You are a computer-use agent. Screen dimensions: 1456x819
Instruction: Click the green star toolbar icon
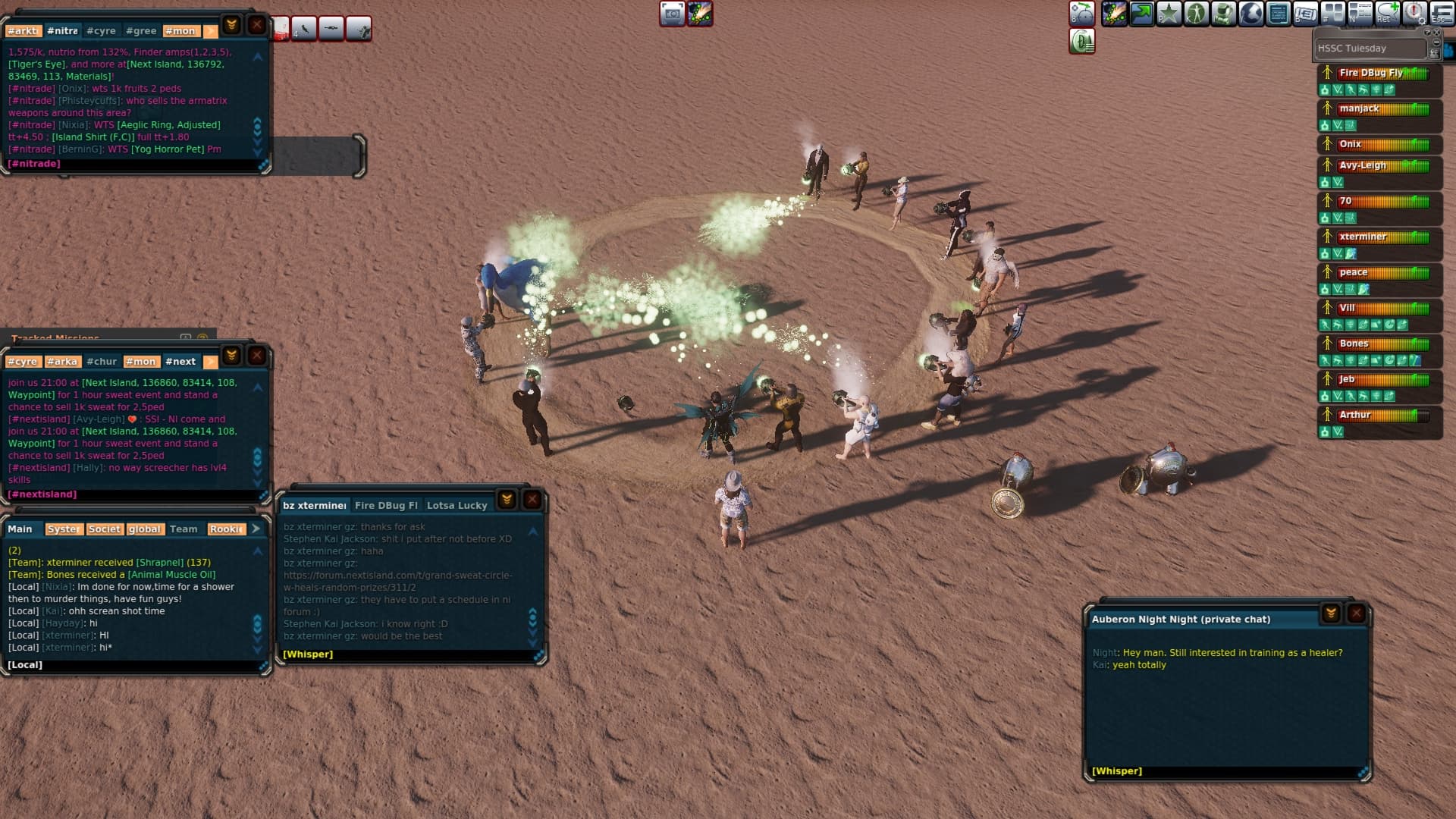pyautogui.click(x=1169, y=14)
